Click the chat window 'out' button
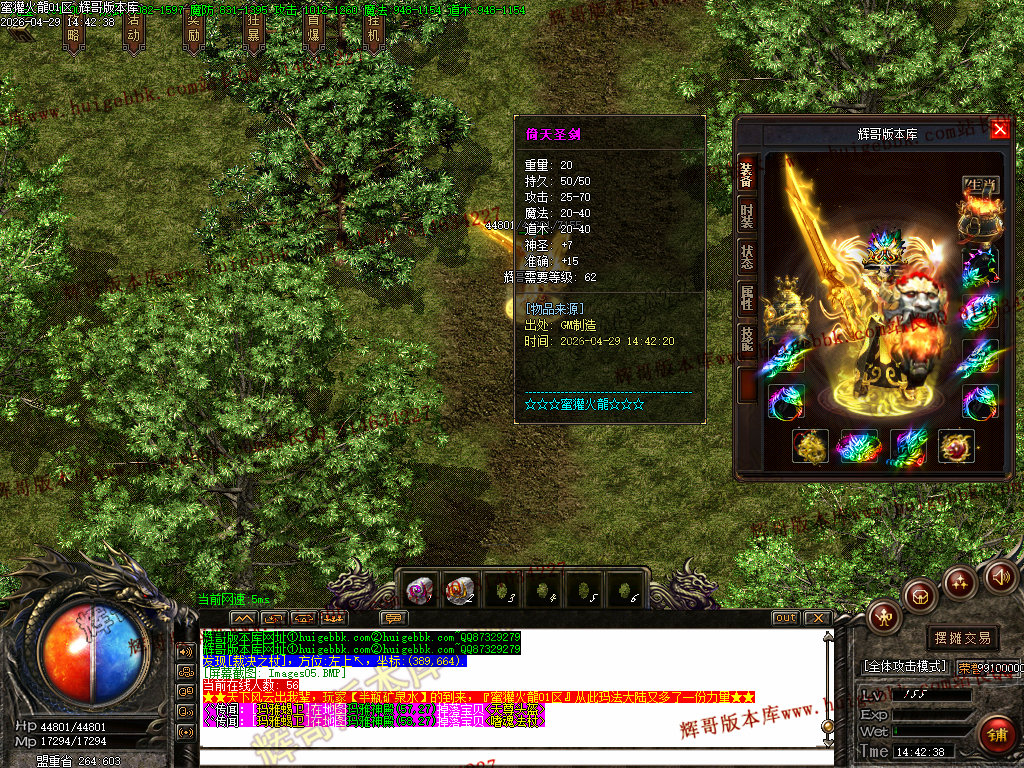 [786, 618]
